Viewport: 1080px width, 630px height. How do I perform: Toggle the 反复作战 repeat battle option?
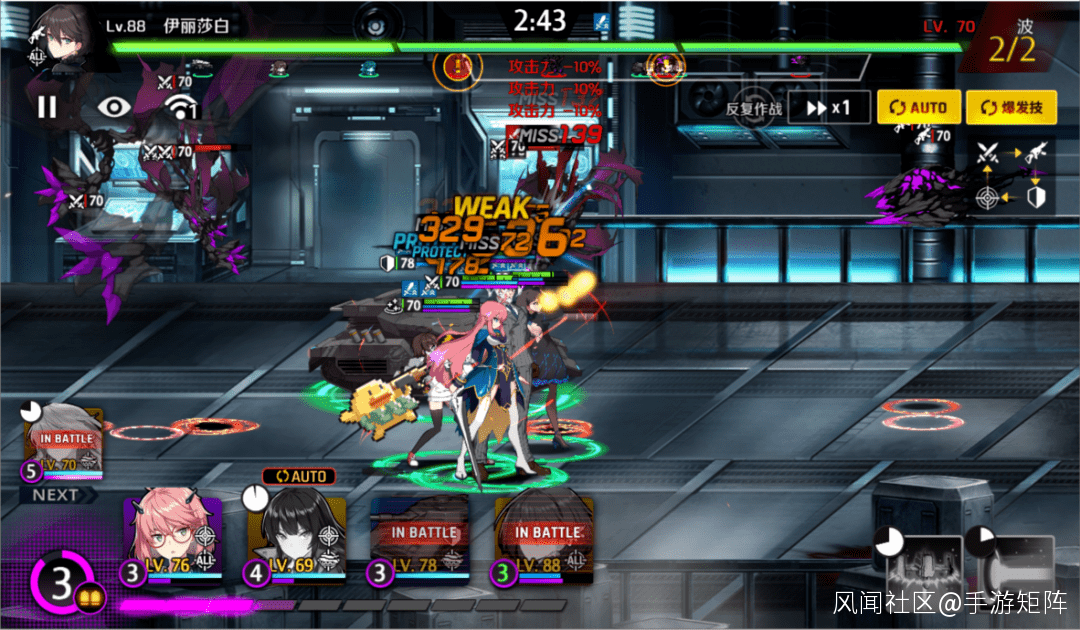(x=753, y=108)
